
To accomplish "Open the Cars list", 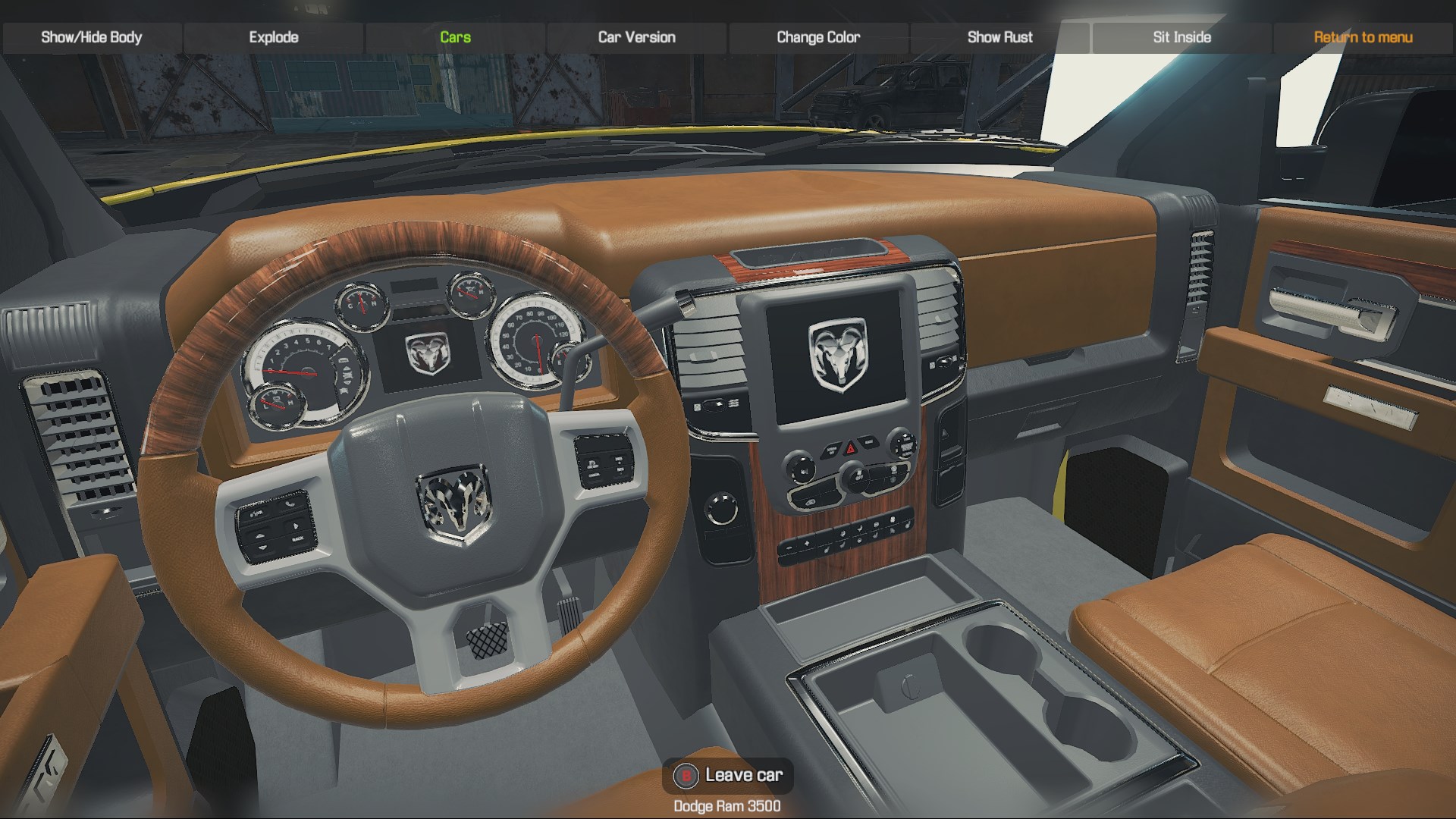I will coord(455,37).
